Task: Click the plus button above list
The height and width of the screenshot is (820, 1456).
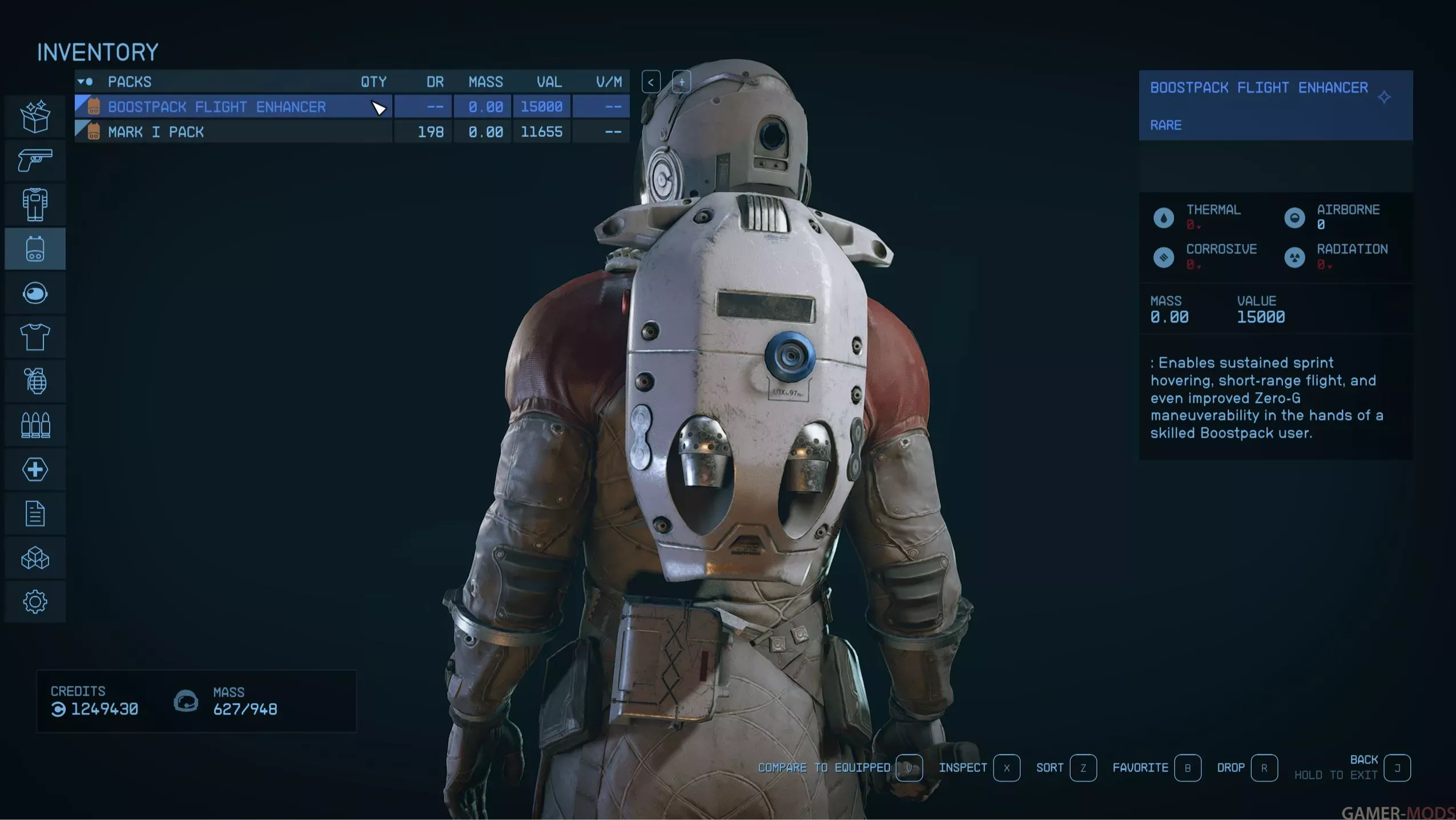Action: point(681,82)
